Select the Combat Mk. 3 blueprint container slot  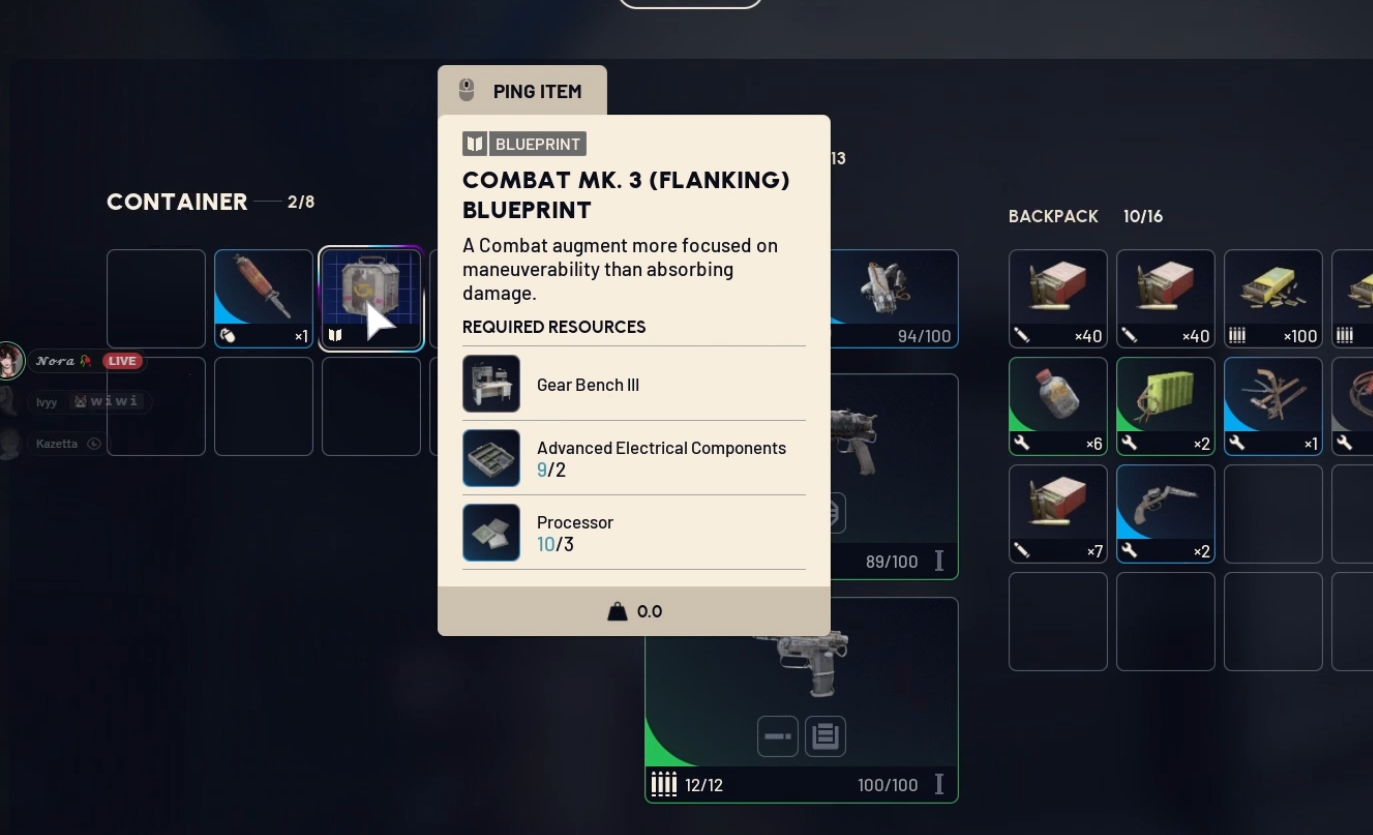click(x=371, y=298)
